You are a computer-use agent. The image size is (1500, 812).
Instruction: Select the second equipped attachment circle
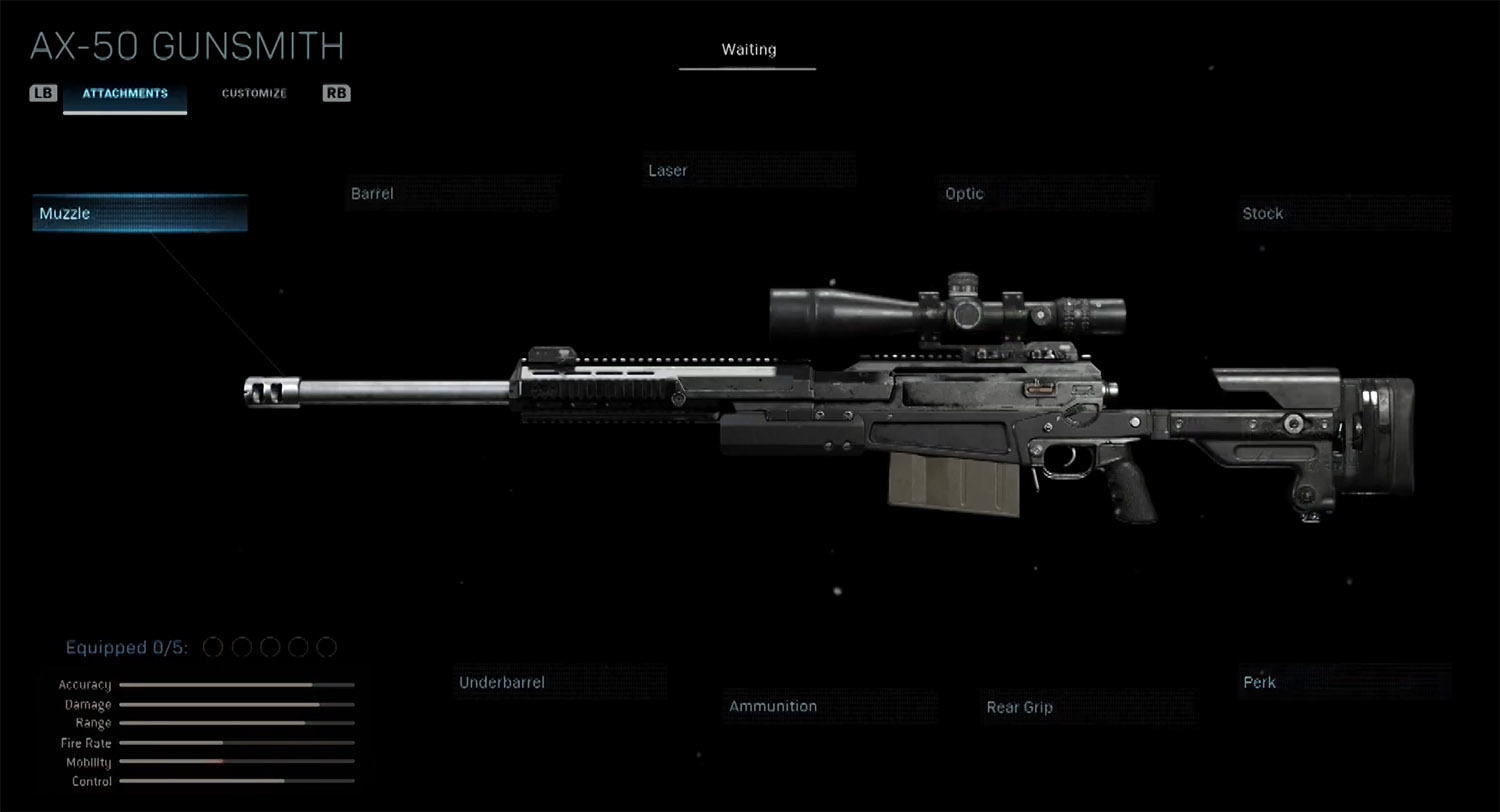240,647
